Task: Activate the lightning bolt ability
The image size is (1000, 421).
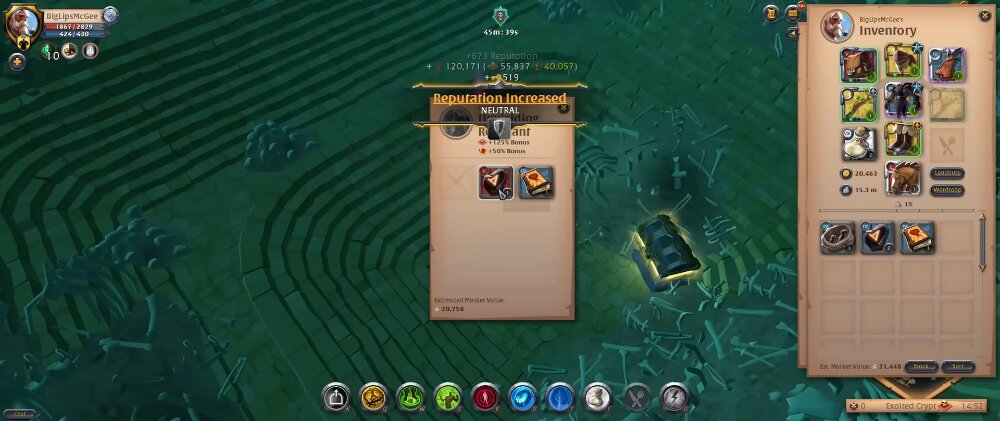Action: 673,398
